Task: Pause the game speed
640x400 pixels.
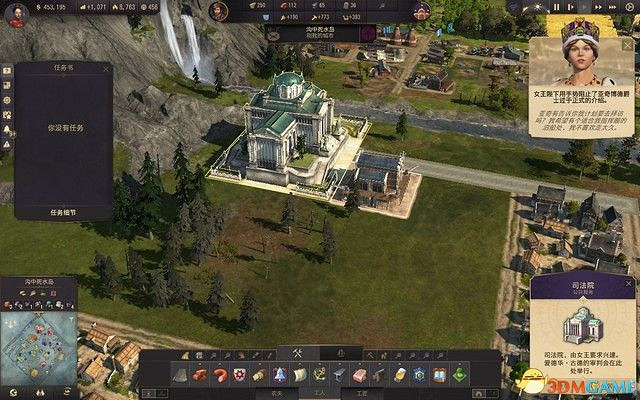Action: click(557, 7)
